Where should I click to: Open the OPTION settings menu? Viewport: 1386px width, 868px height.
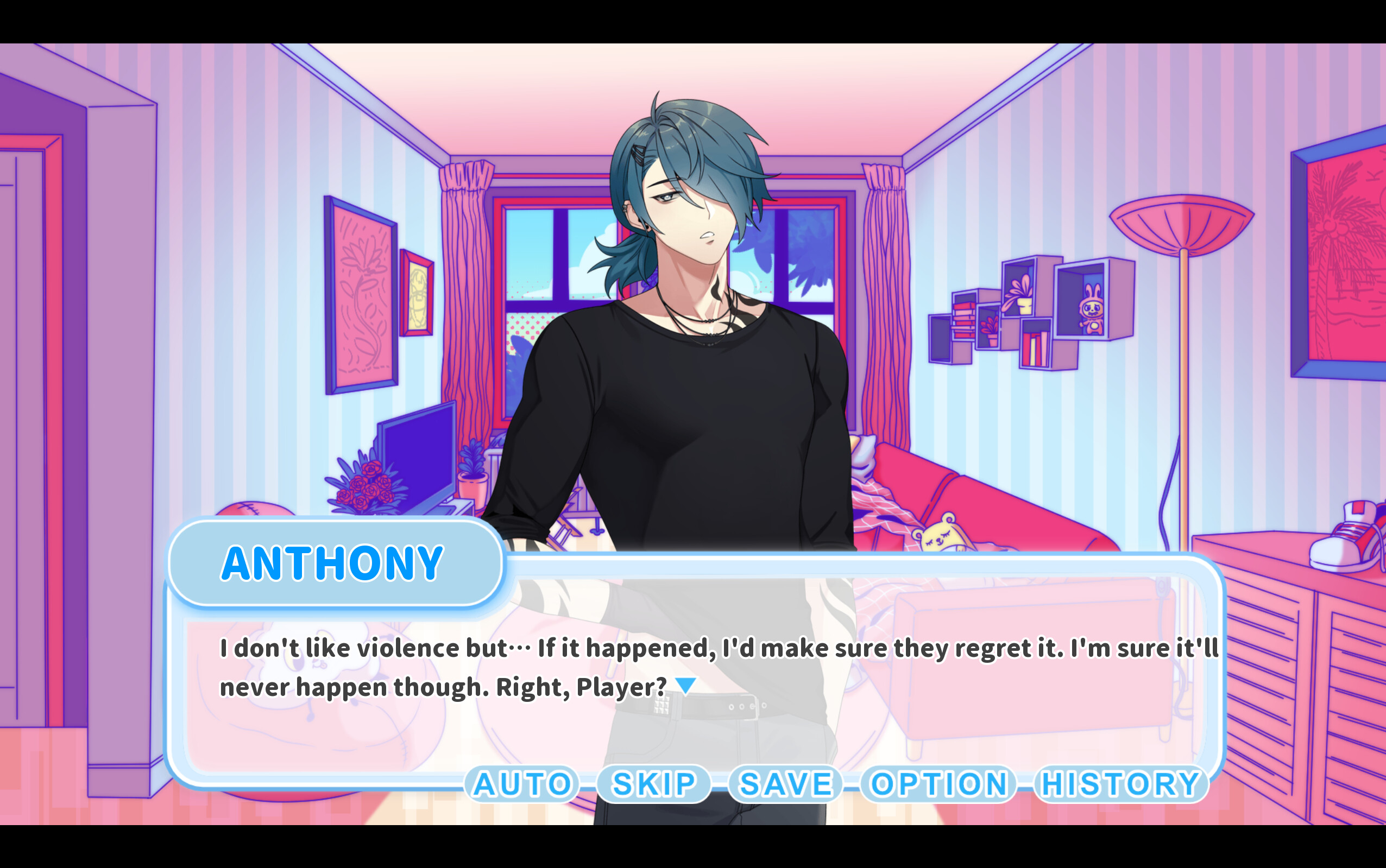[x=937, y=784]
